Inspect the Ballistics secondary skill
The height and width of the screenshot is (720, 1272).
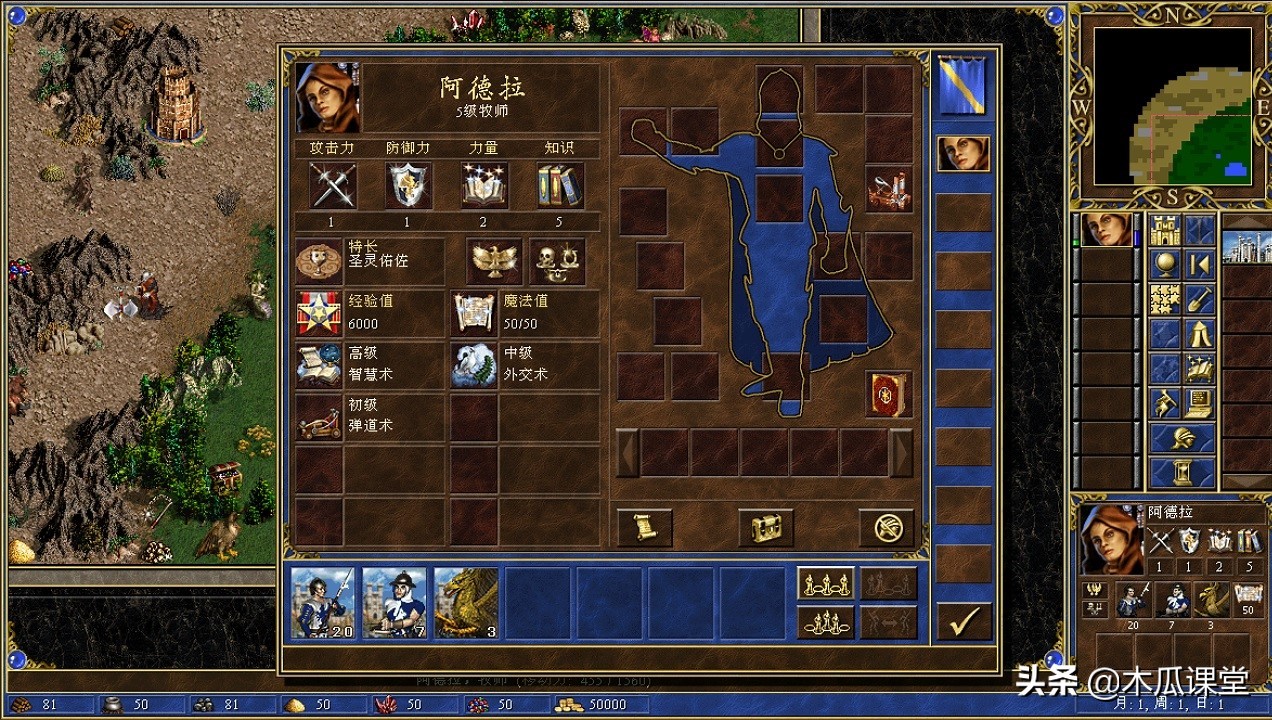(x=320, y=417)
